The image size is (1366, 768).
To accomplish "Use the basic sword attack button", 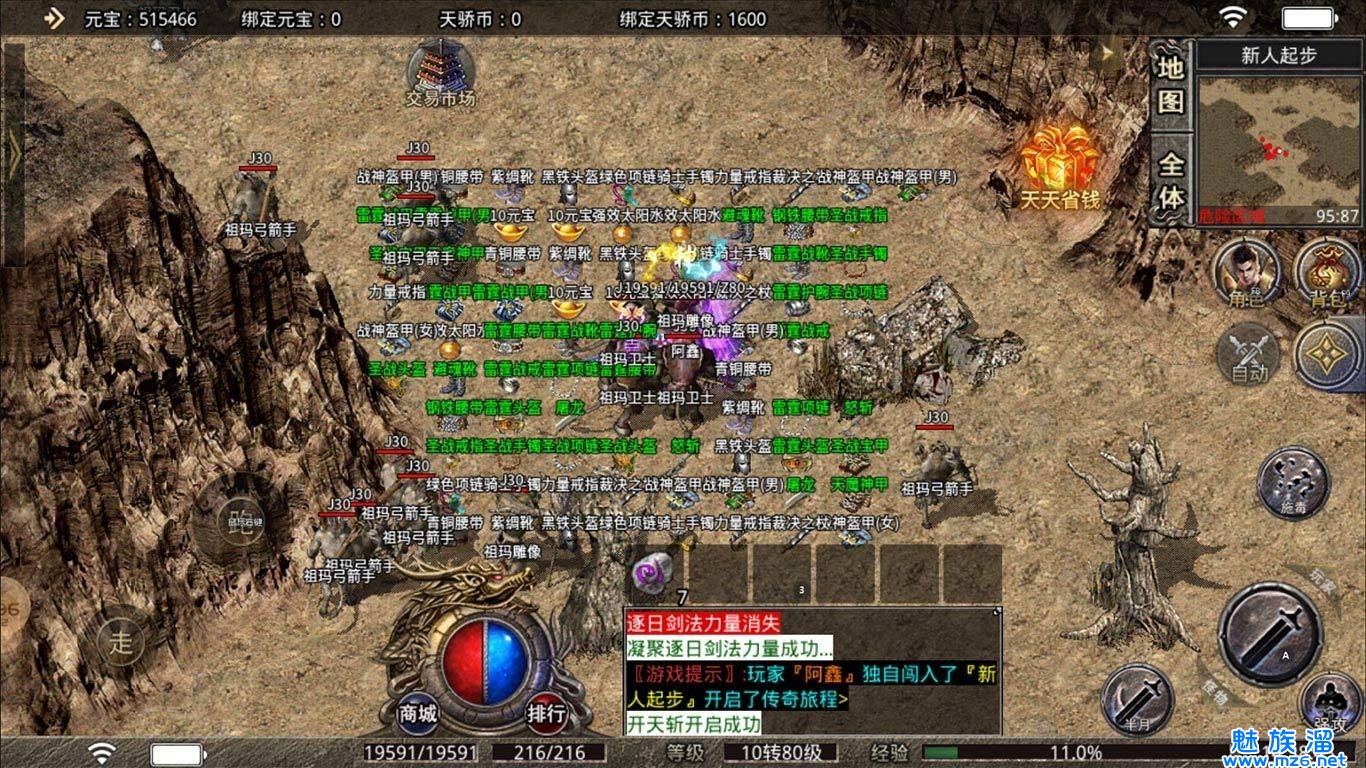I will coord(1270,635).
